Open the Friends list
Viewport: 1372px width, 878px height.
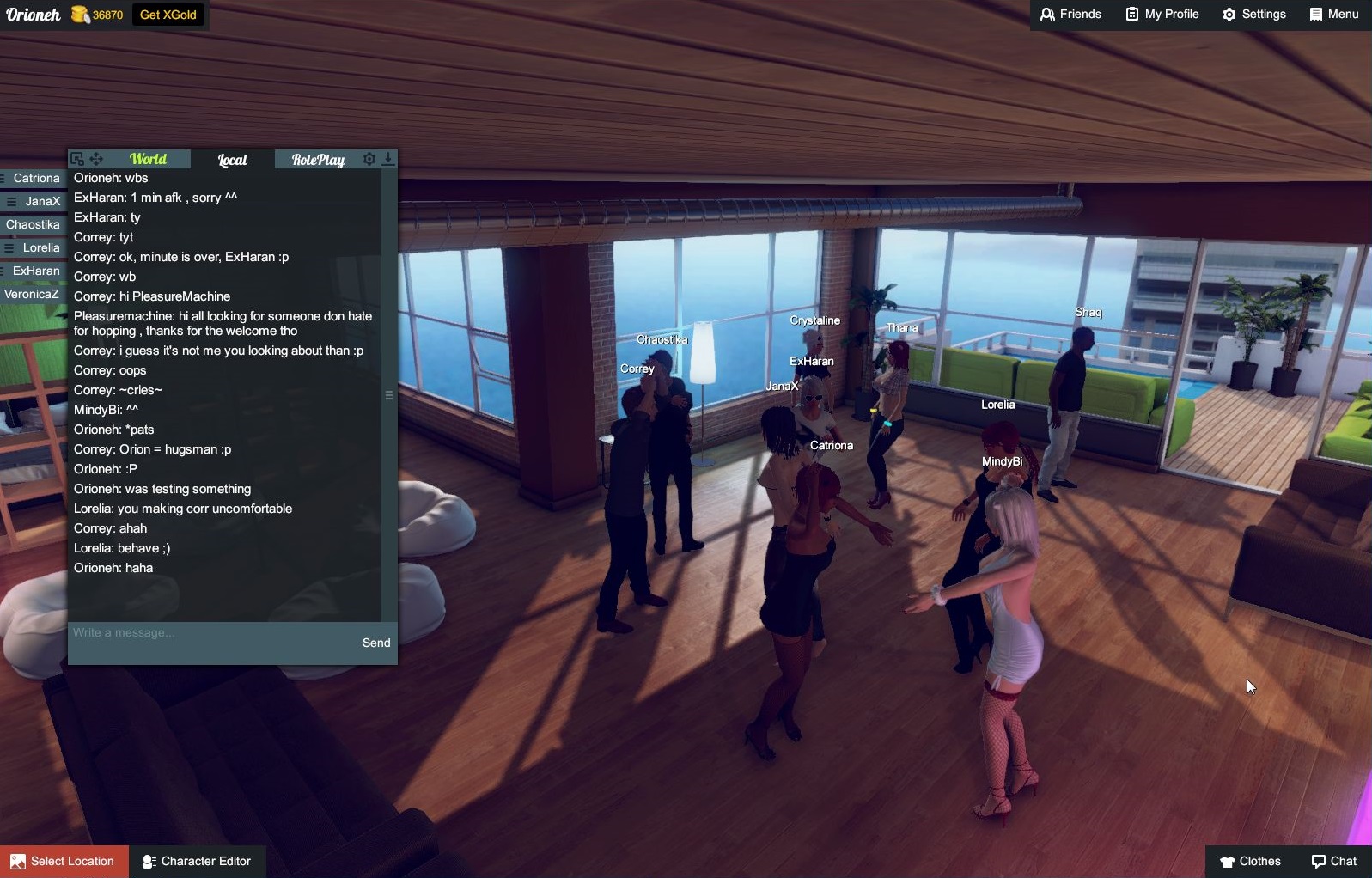[1070, 15]
